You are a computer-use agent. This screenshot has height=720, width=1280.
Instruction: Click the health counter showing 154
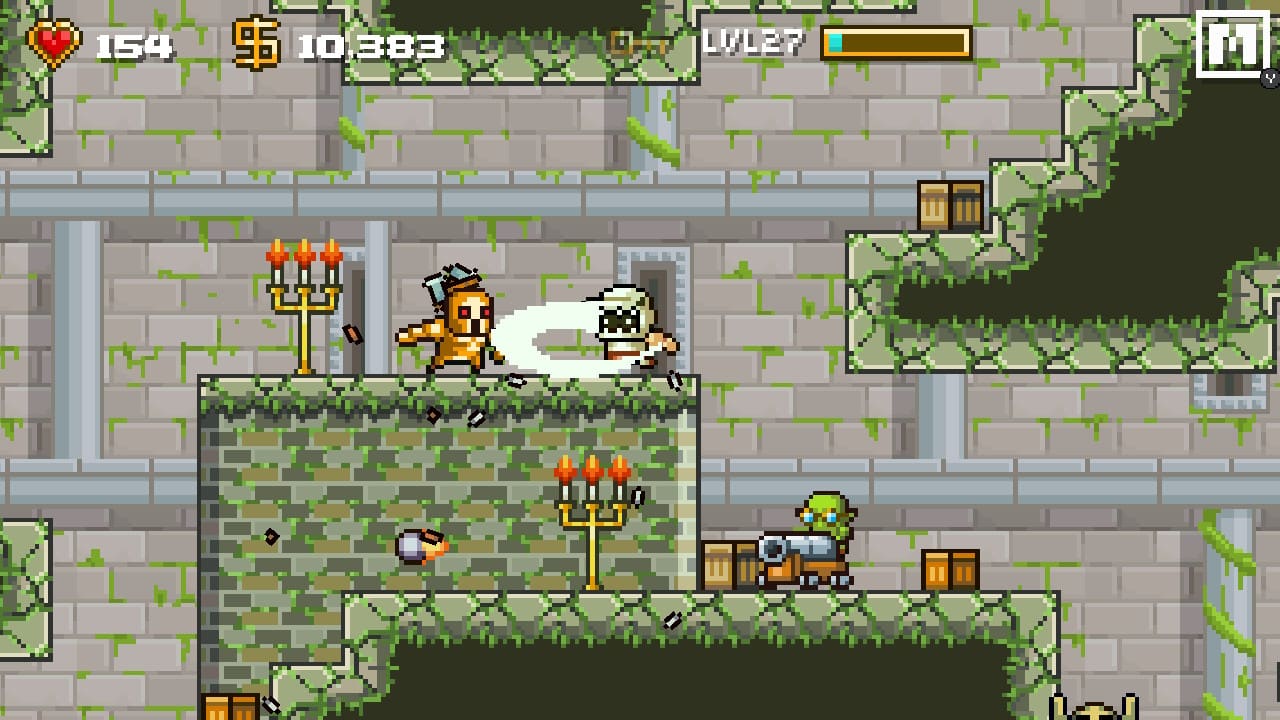(133, 42)
